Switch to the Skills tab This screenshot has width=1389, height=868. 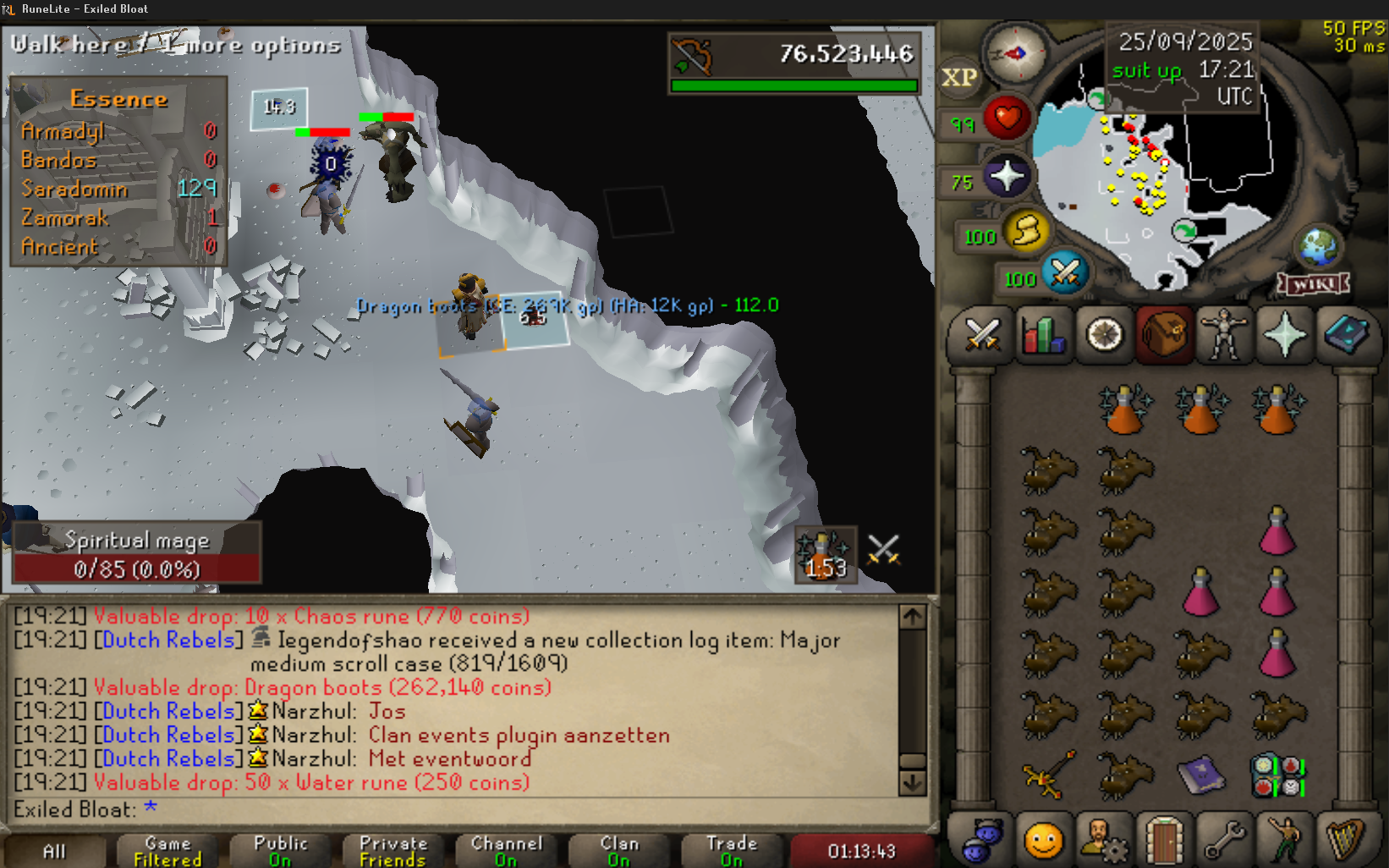[x=1044, y=336]
